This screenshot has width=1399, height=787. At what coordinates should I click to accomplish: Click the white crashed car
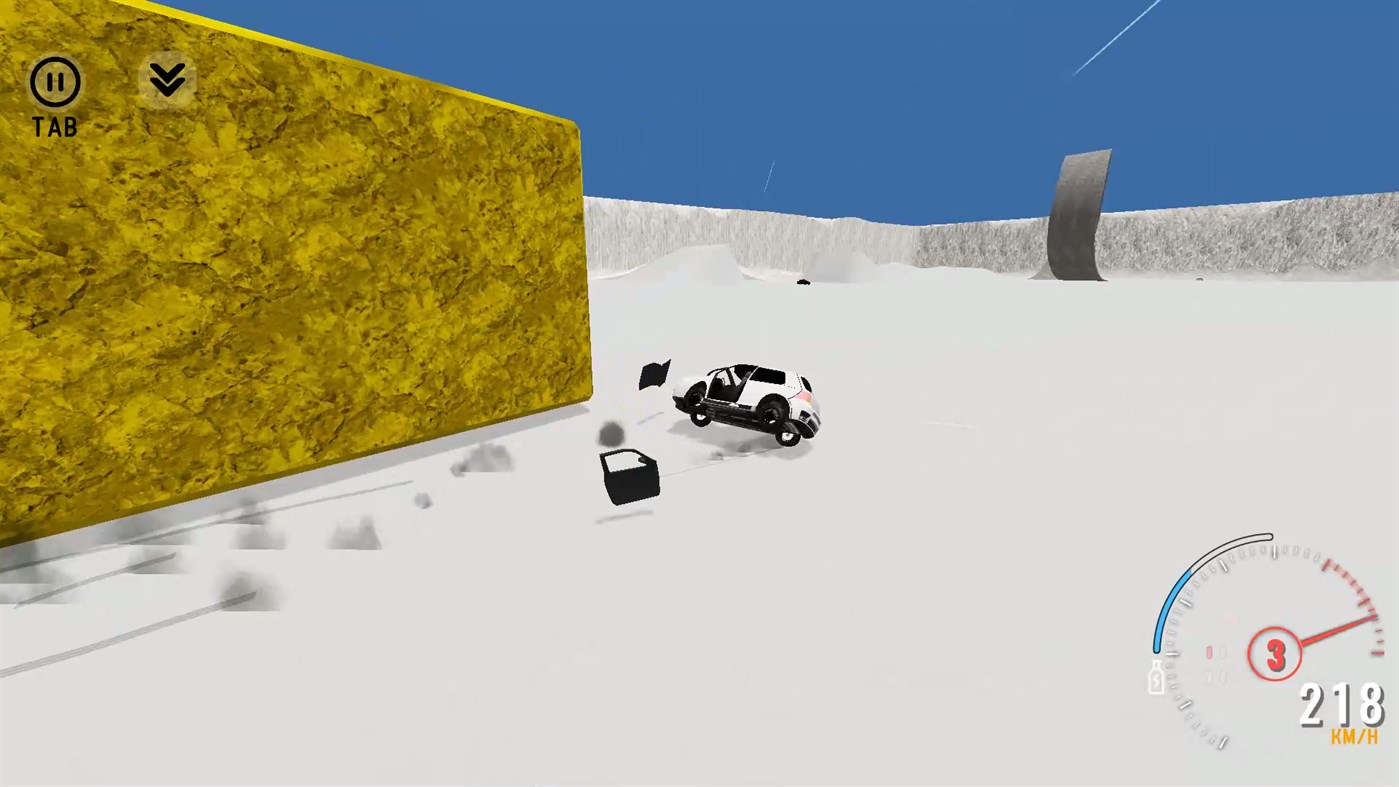(x=747, y=400)
